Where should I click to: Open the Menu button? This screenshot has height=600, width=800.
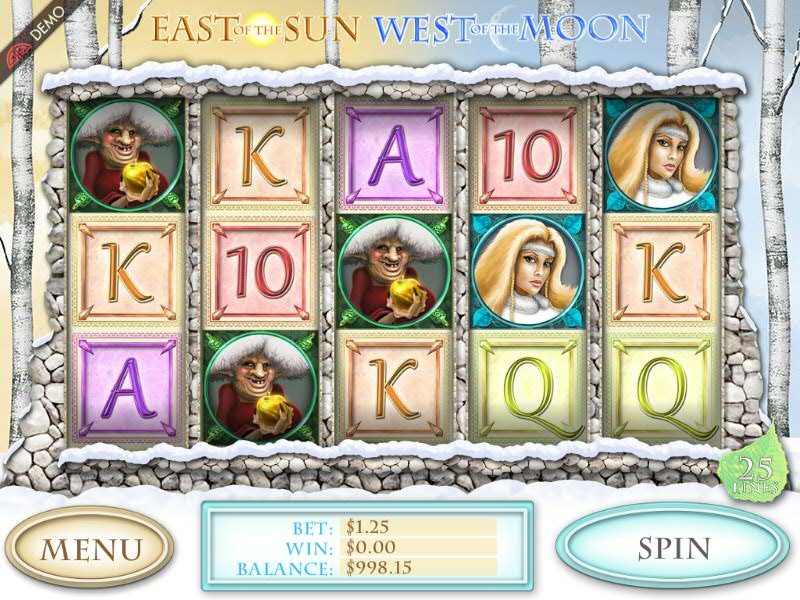tap(90, 548)
